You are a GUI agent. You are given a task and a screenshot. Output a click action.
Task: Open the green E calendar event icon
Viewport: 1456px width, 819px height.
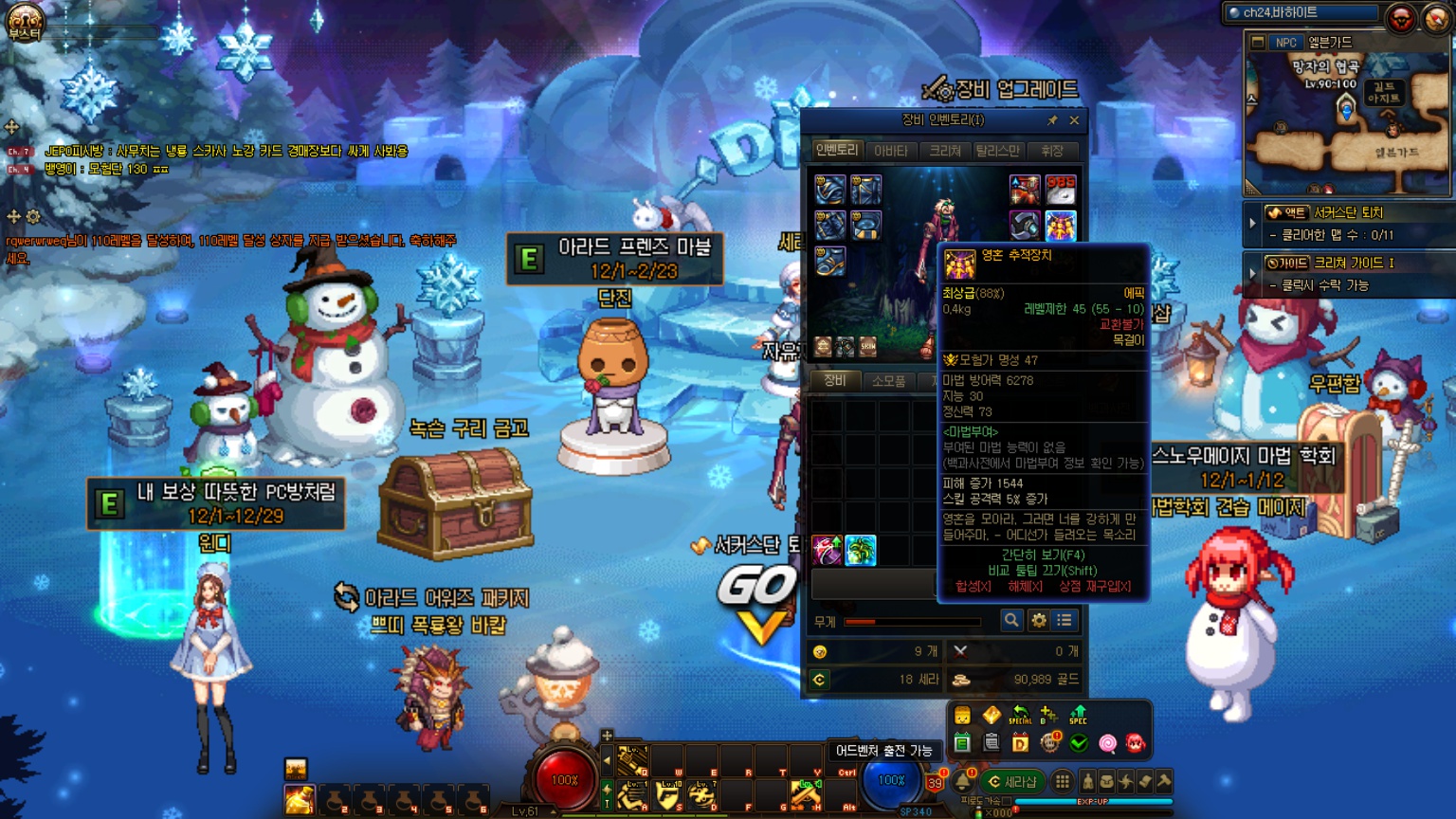click(962, 743)
